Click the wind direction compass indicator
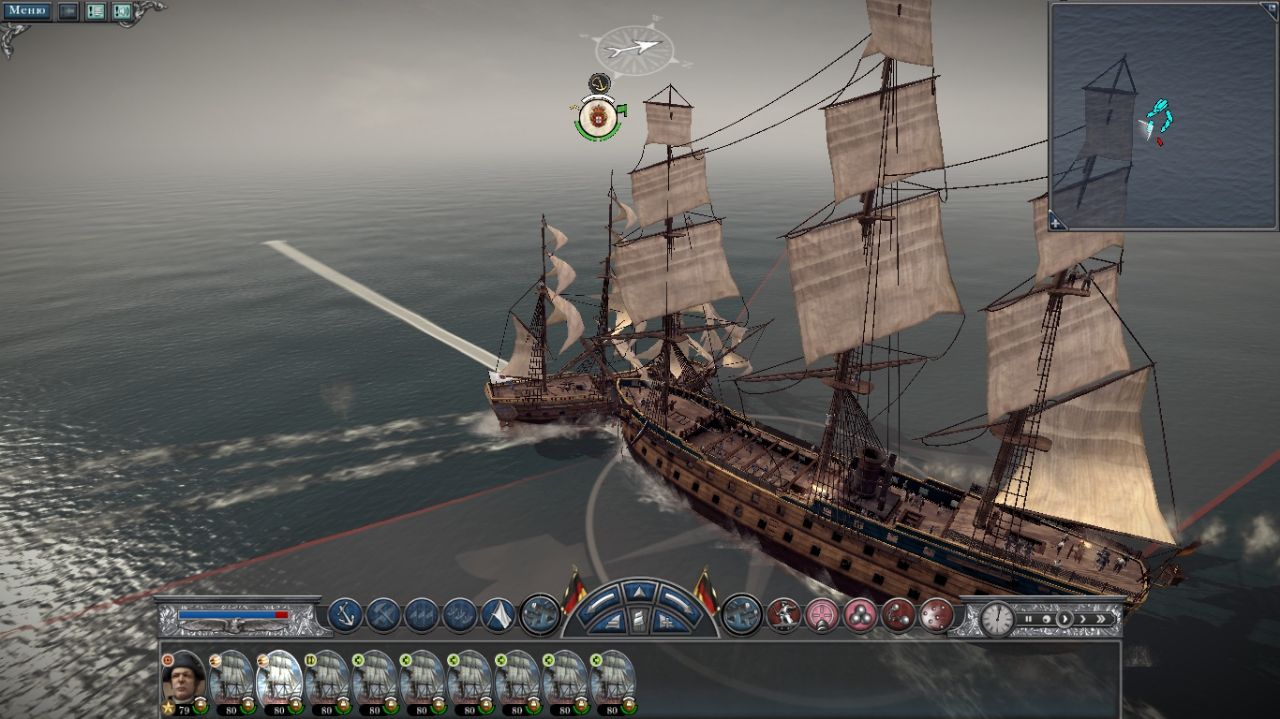The height and width of the screenshot is (719, 1280). click(634, 47)
